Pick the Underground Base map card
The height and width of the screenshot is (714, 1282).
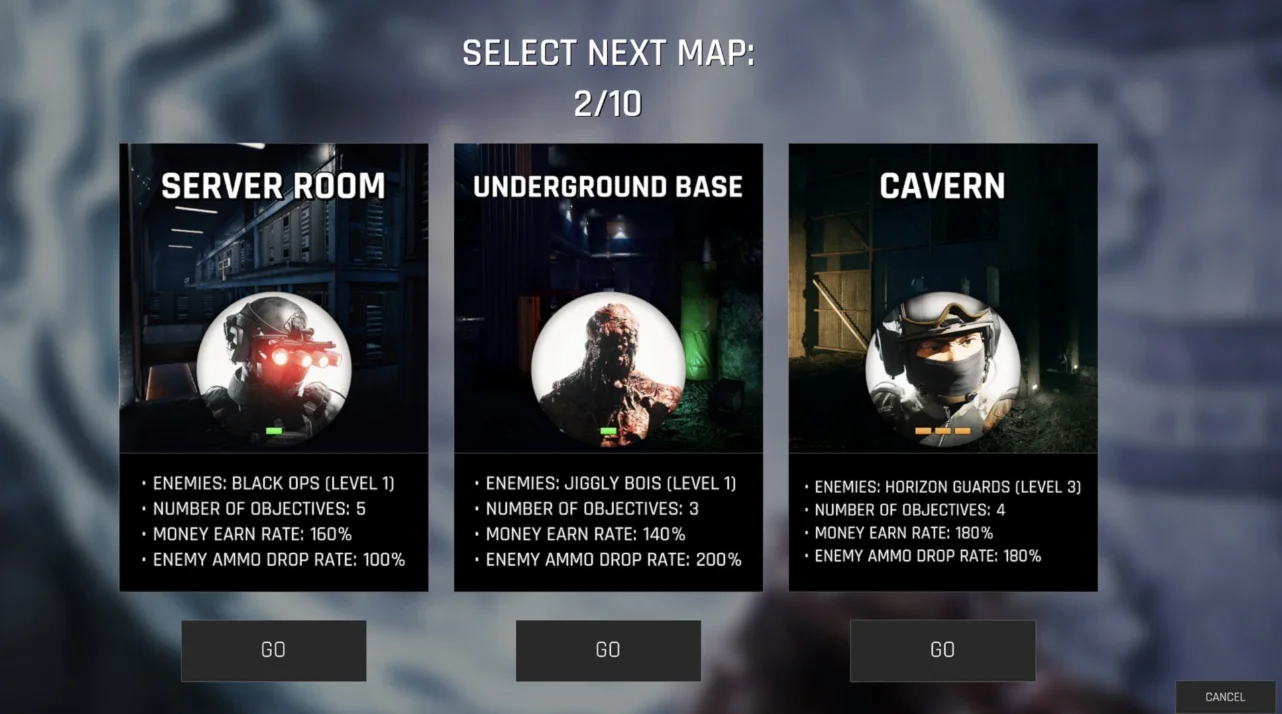[608, 367]
